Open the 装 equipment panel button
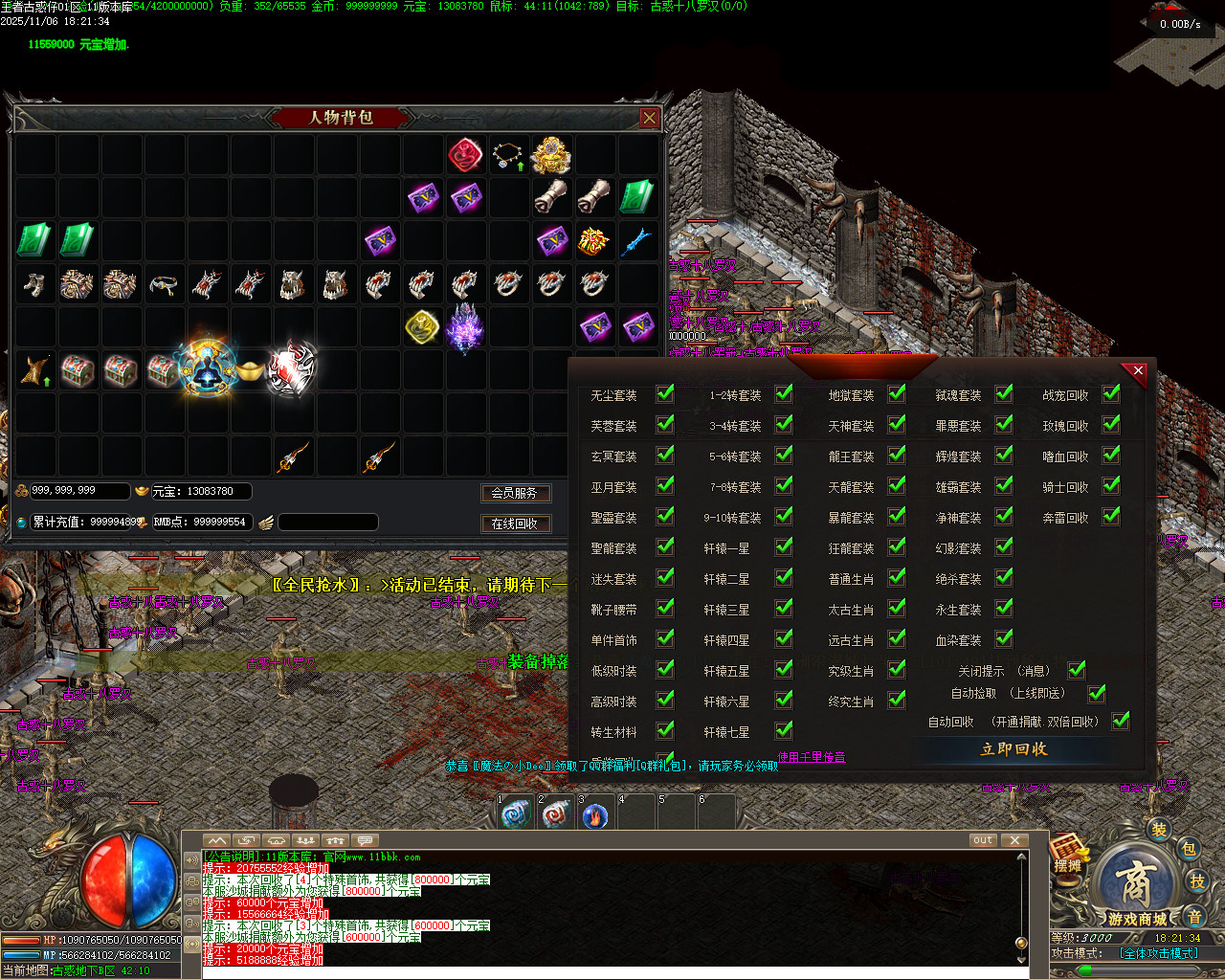The width and height of the screenshot is (1225, 980). (x=1159, y=830)
